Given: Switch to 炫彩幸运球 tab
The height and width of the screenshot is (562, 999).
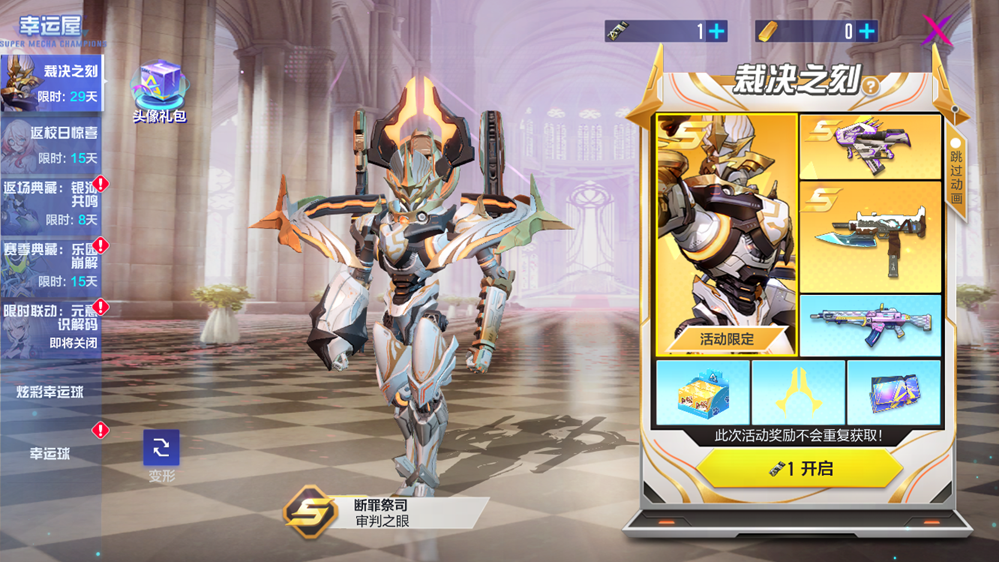Looking at the screenshot, I should [50, 392].
